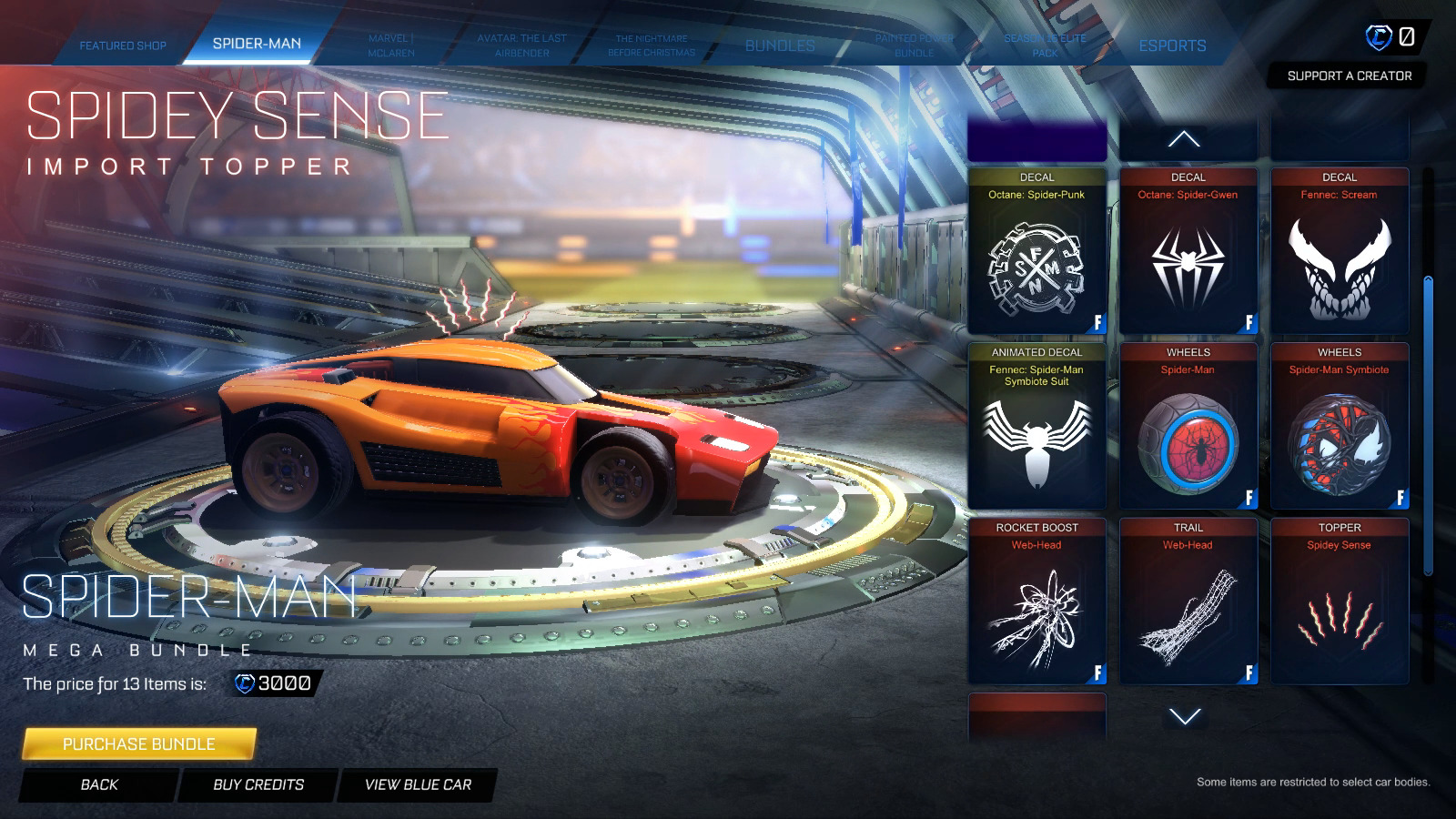Go back with the Back button
The height and width of the screenshot is (819, 1456).
point(99,784)
